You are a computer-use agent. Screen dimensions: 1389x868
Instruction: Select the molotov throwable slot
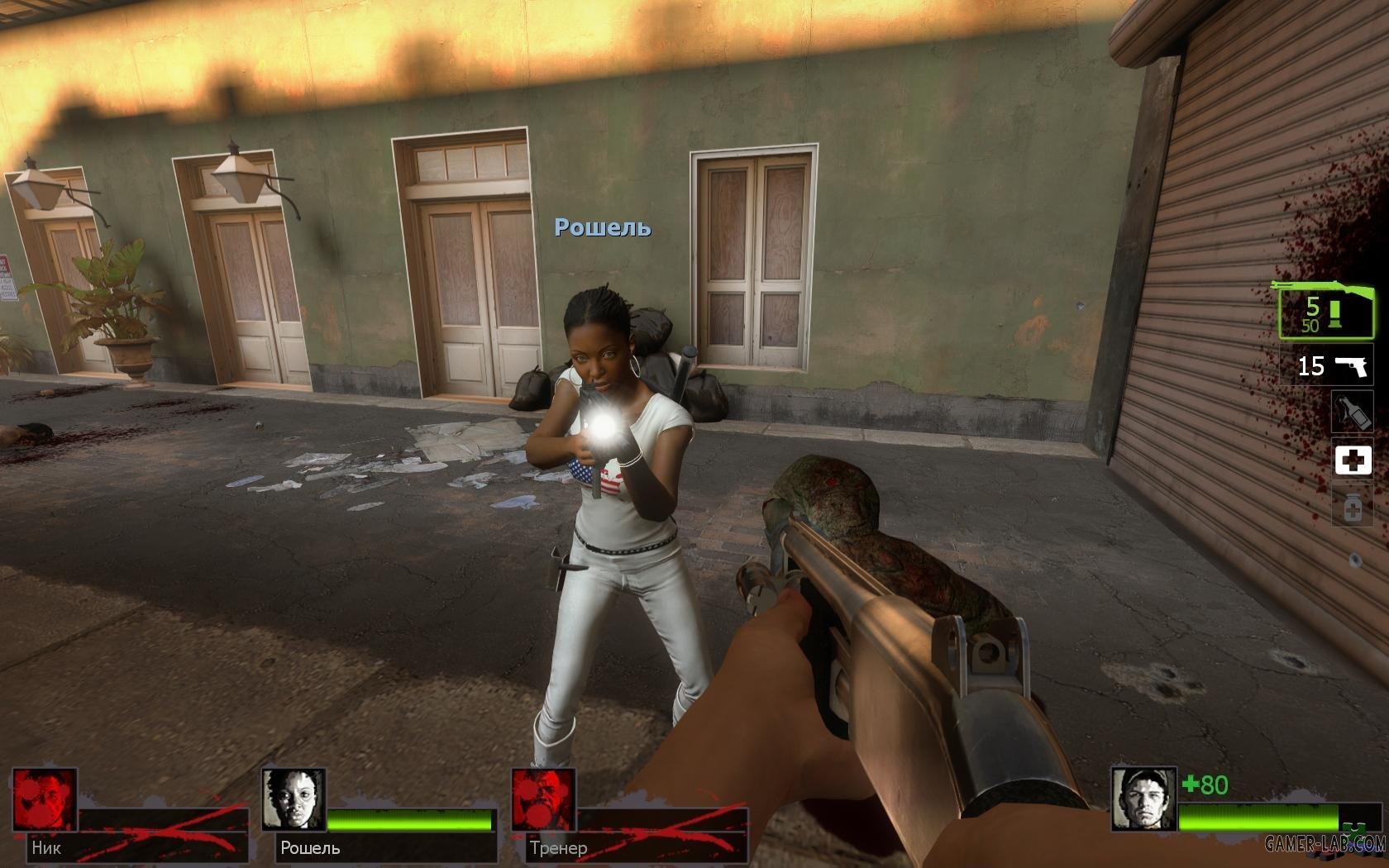[x=1352, y=411]
